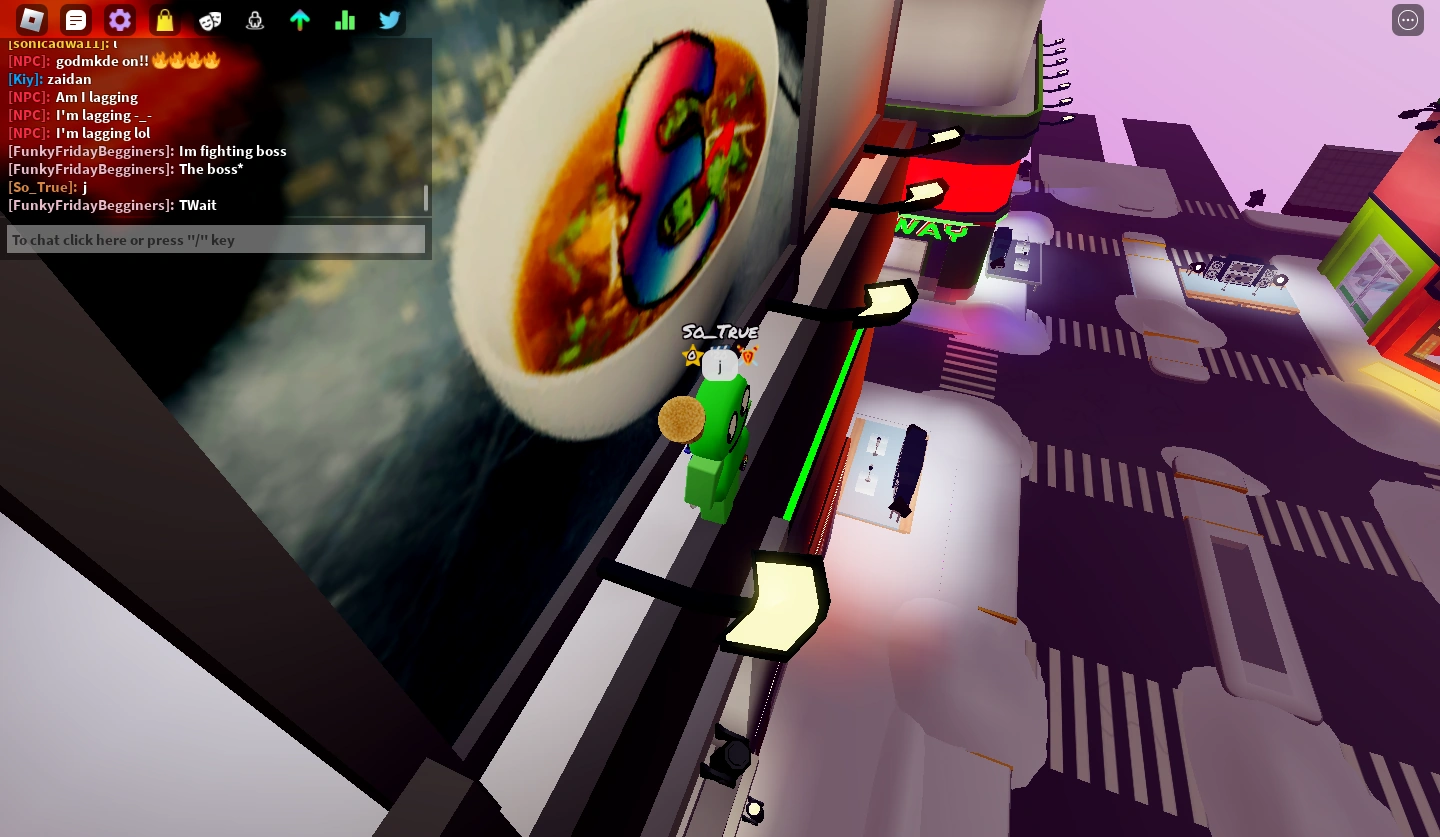The image size is (1440, 837).
Task: Select the character inspect icon
Action: click(x=255, y=20)
